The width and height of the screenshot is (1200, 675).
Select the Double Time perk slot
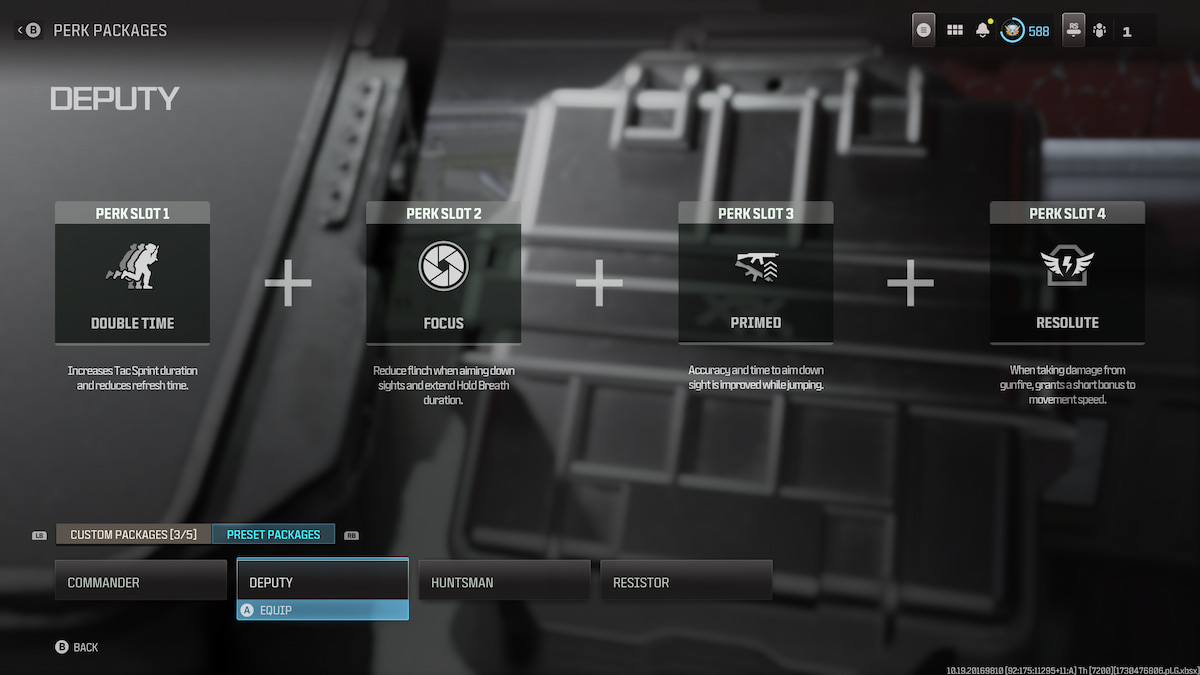pos(132,273)
